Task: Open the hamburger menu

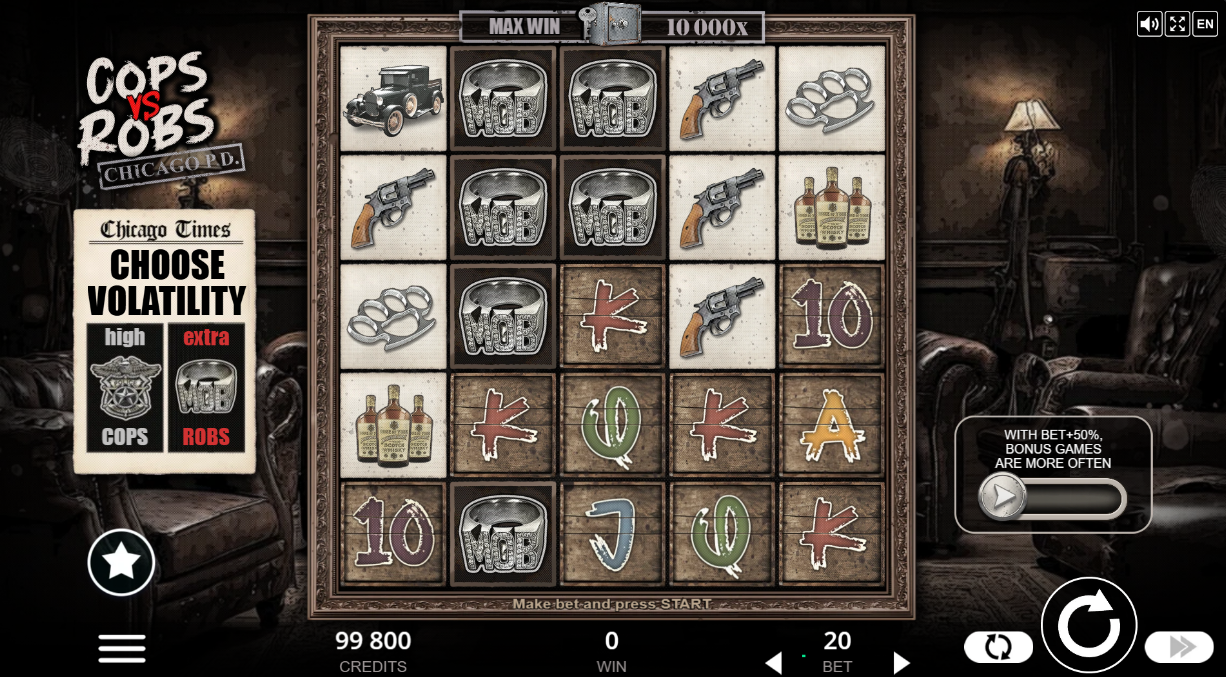Action: point(122,647)
